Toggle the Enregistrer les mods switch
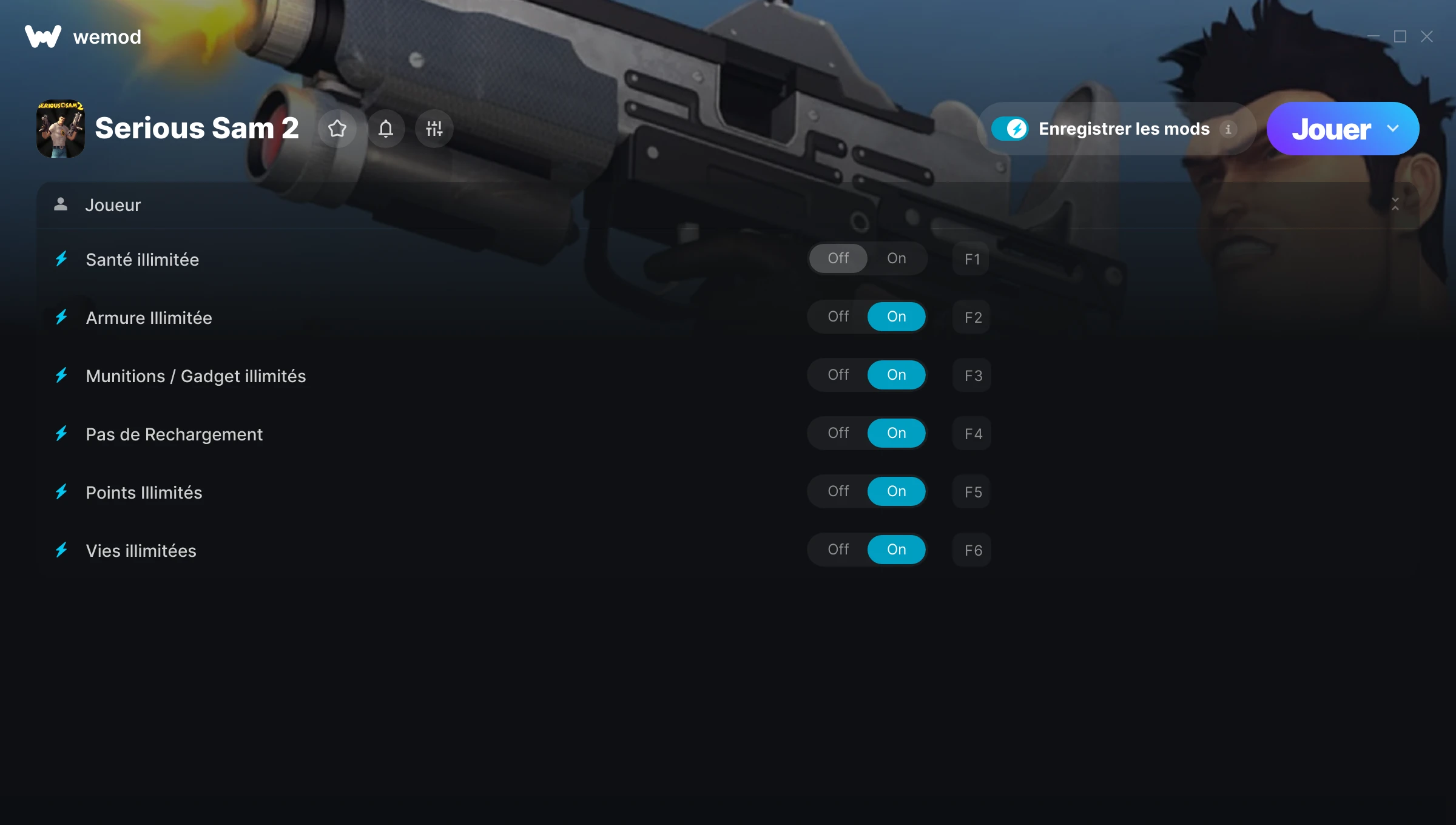The image size is (1456, 825). pyautogui.click(x=1009, y=129)
